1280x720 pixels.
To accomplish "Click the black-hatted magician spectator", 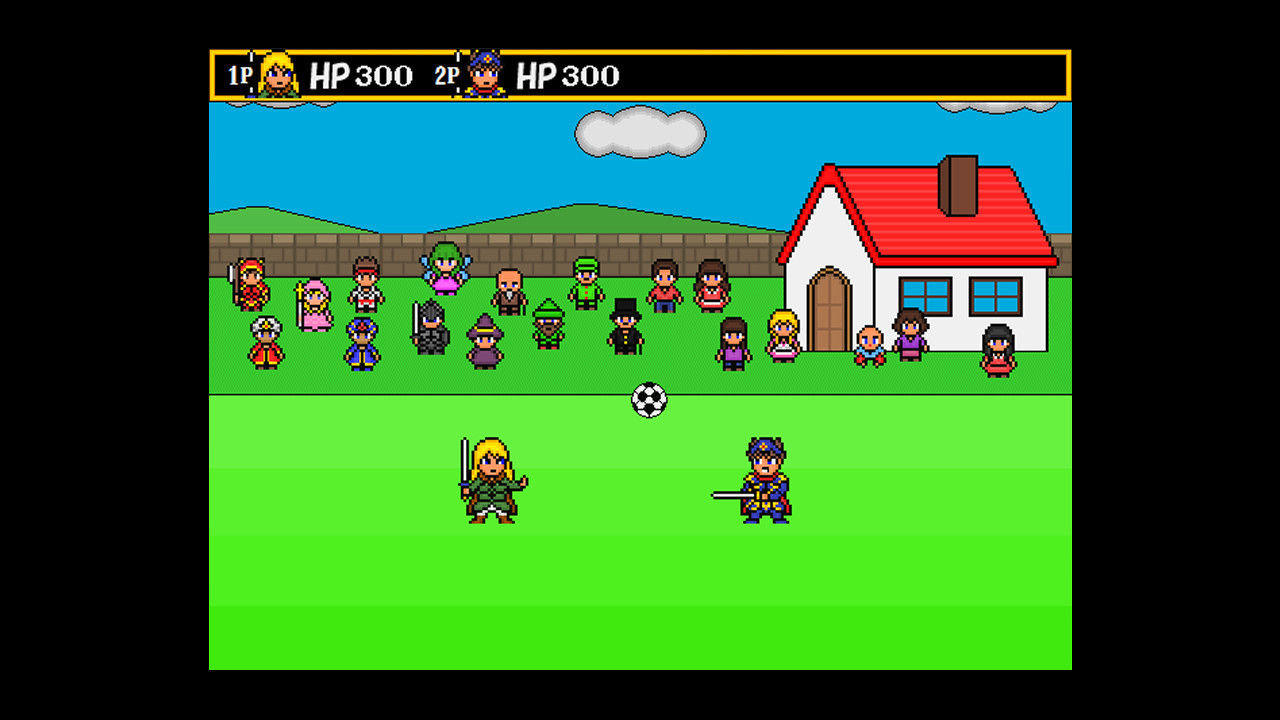I will (625, 332).
